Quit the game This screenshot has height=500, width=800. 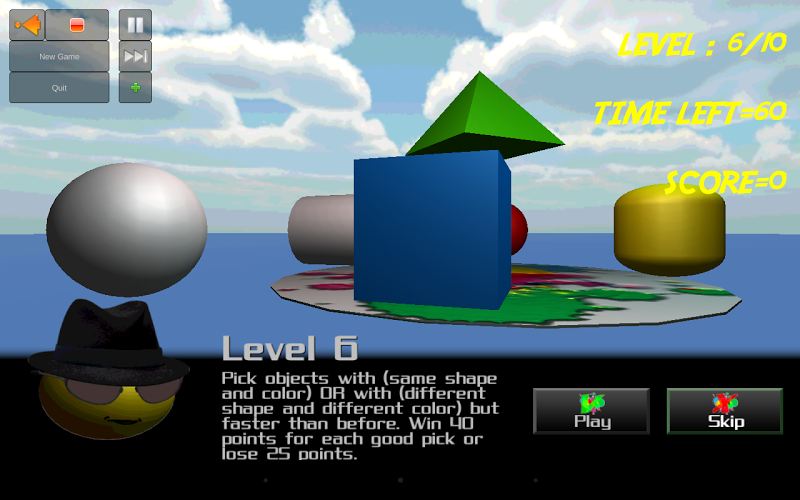click(x=60, y=88)
